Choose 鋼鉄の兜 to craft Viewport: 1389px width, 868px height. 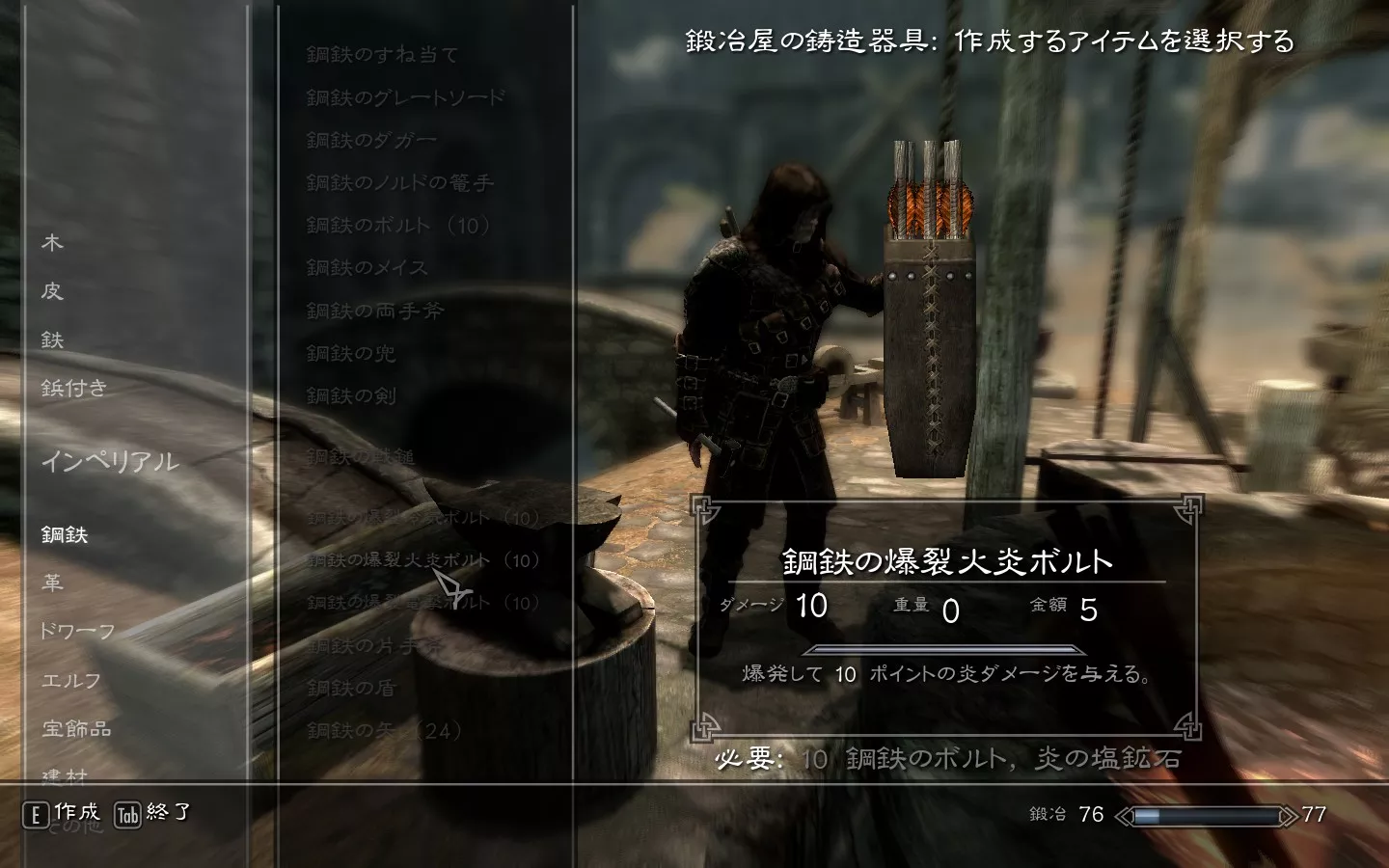[x=351, y=353]
